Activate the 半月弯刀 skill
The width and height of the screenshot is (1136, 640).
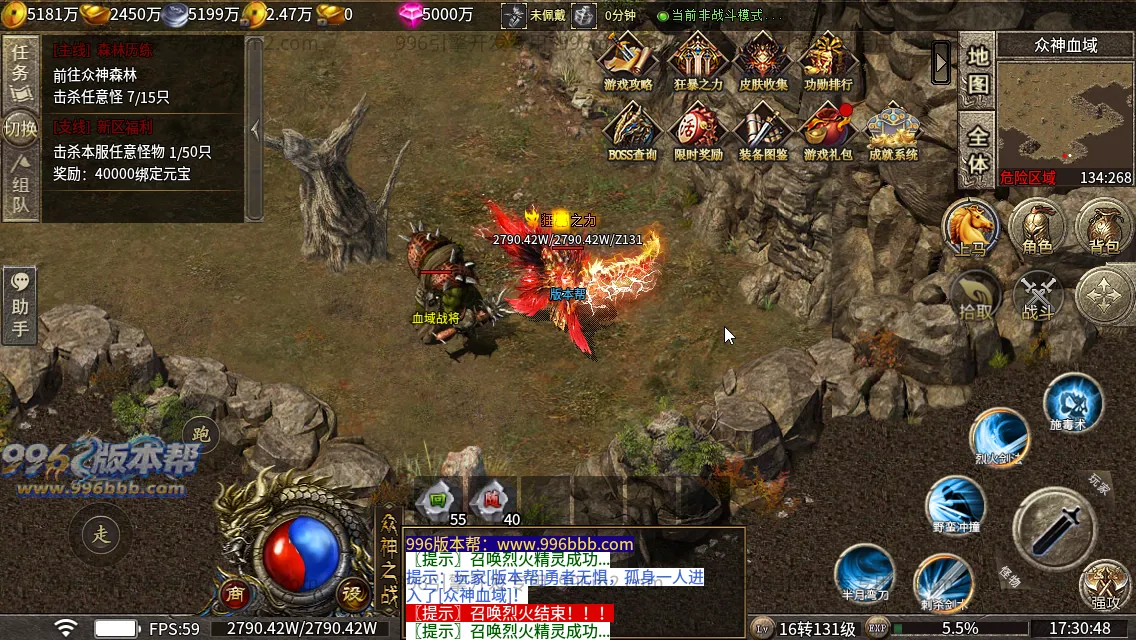pyautogui.click(x=864, y=573)
